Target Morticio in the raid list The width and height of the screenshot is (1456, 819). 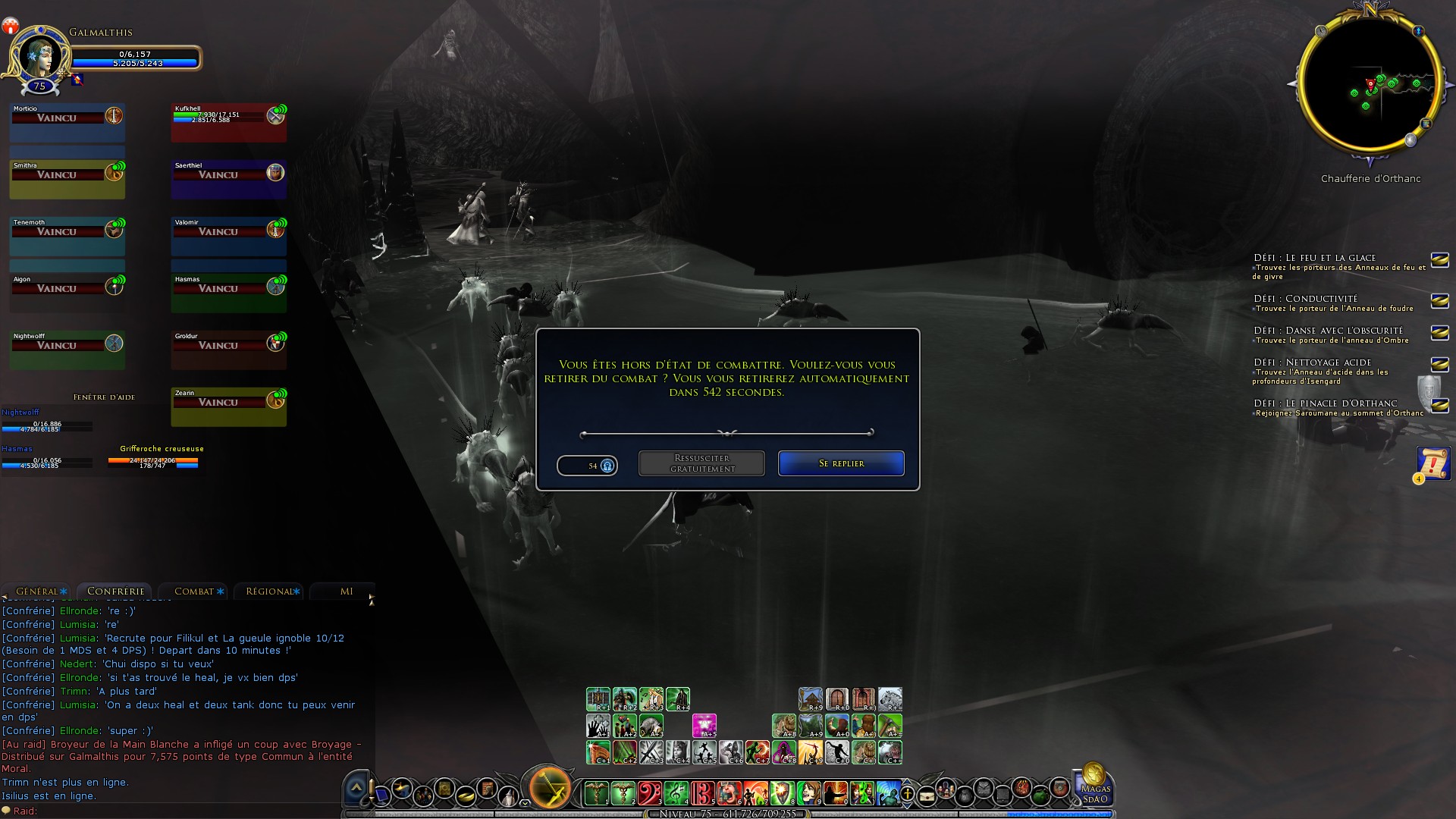click(x=67, y=123)
